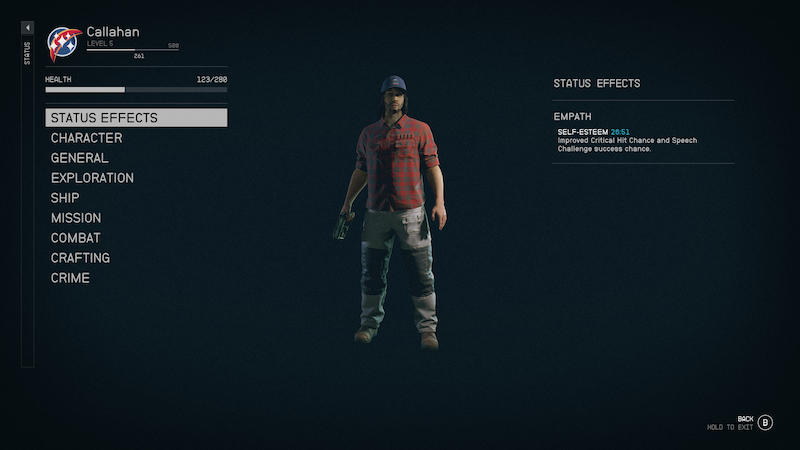Viewport: 800px width, 450px height.
Task: Show the Crime statistics
Action: click(70, 278)
